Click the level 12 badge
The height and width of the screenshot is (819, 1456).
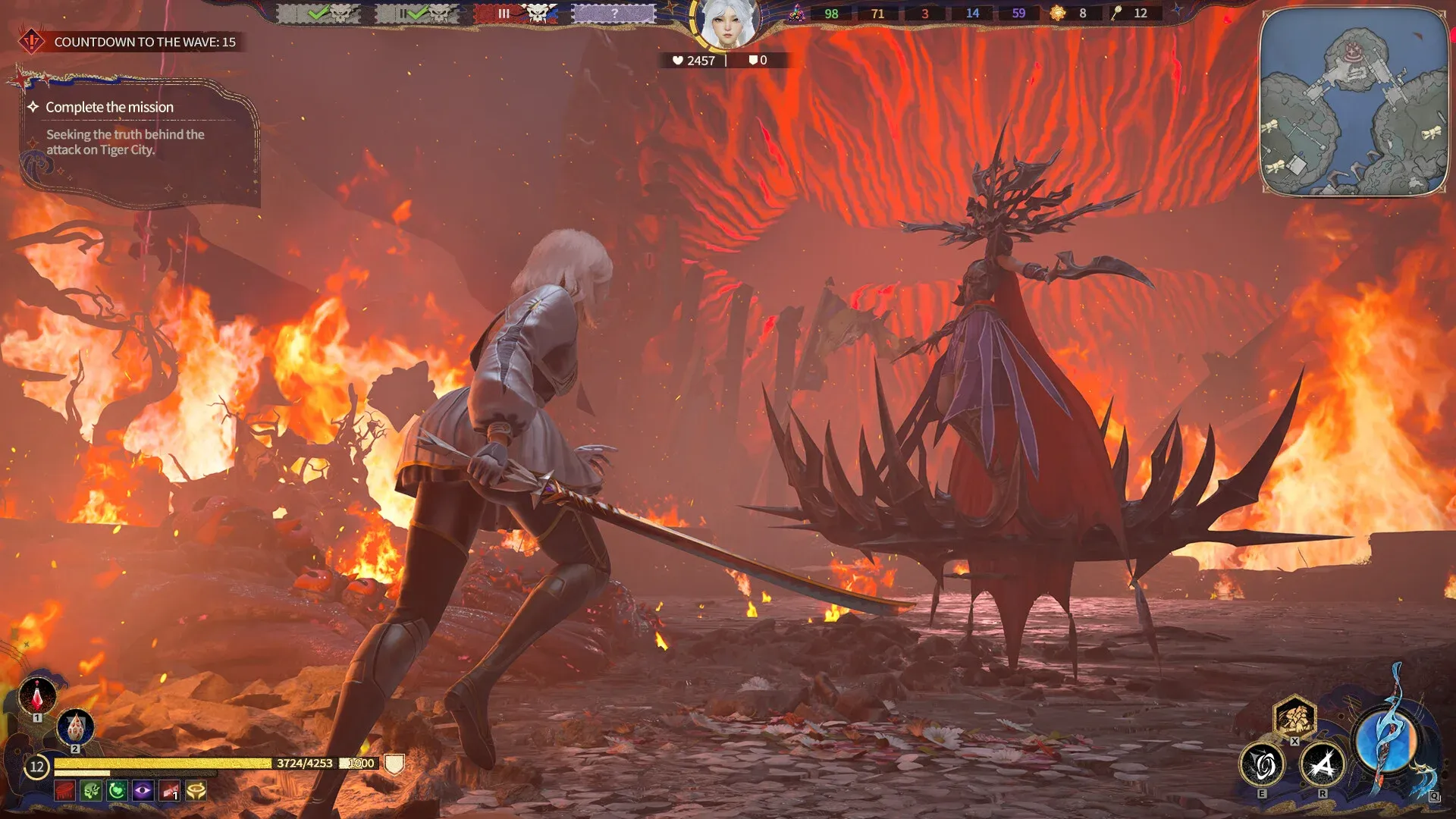tap(36, 767)
